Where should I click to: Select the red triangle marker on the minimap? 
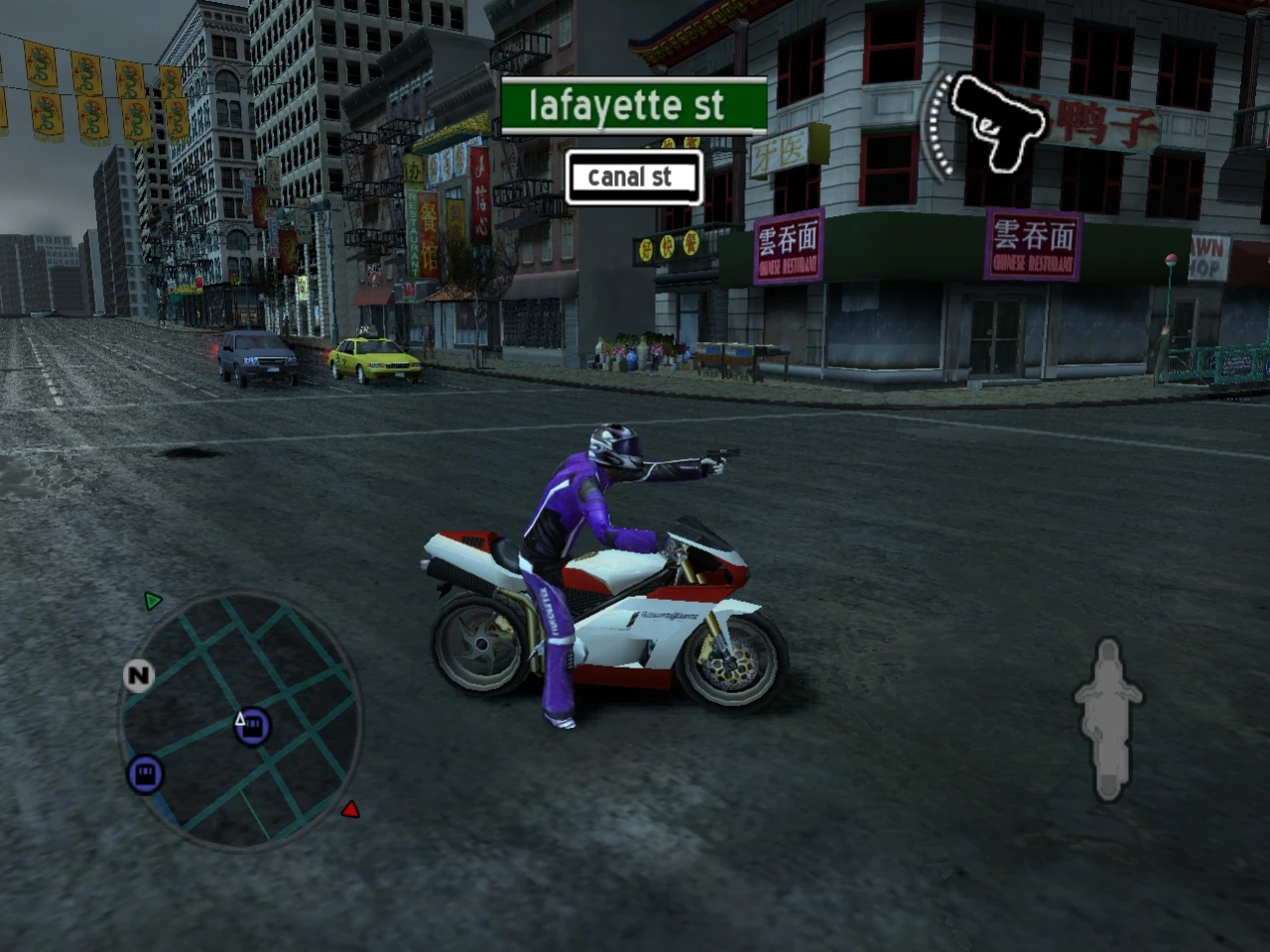352,808
